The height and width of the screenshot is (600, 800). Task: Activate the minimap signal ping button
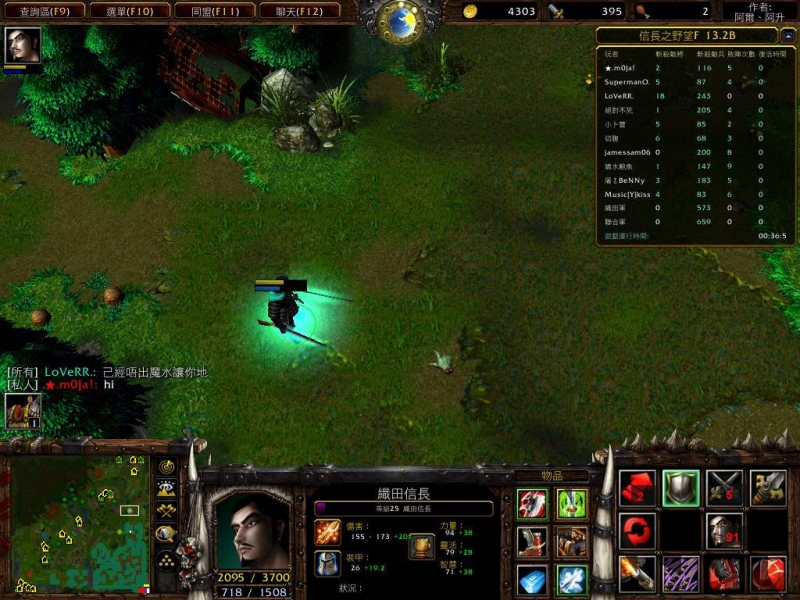(166, 467)
